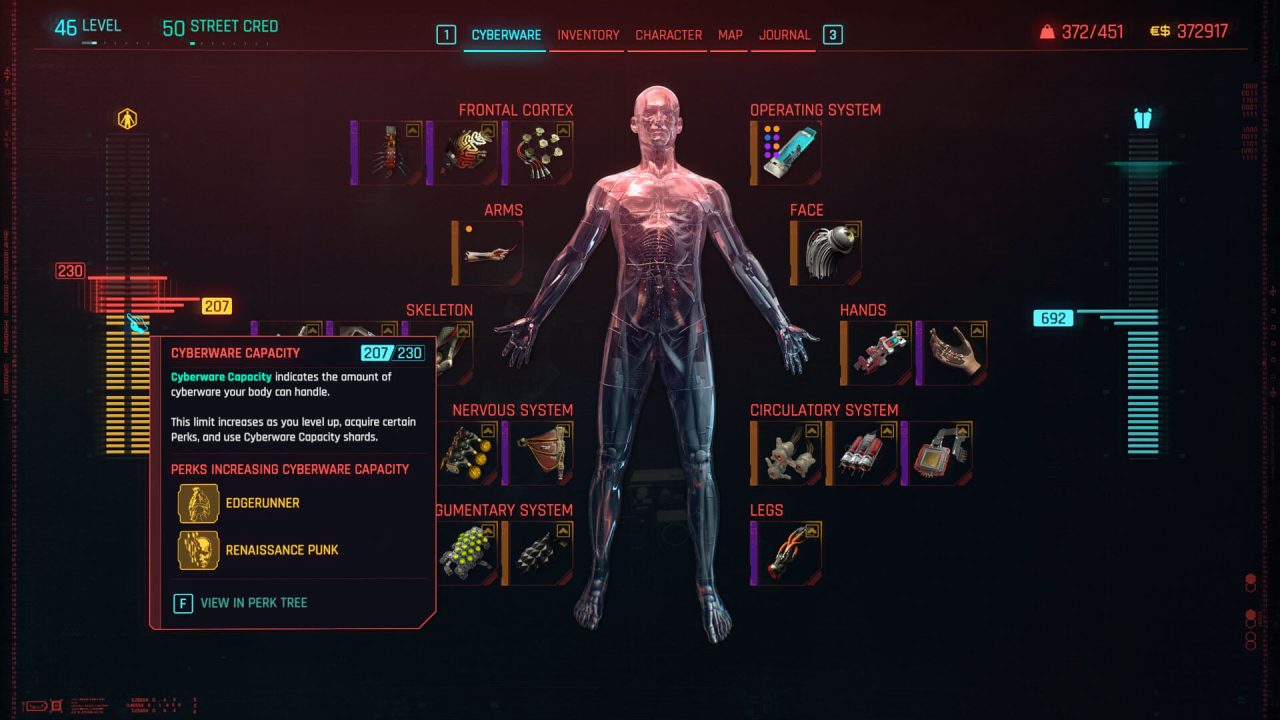The height and width of the screenshot is (720, 1280).
Task: Click View in Perk Tree
Action: tap(253, 603)
